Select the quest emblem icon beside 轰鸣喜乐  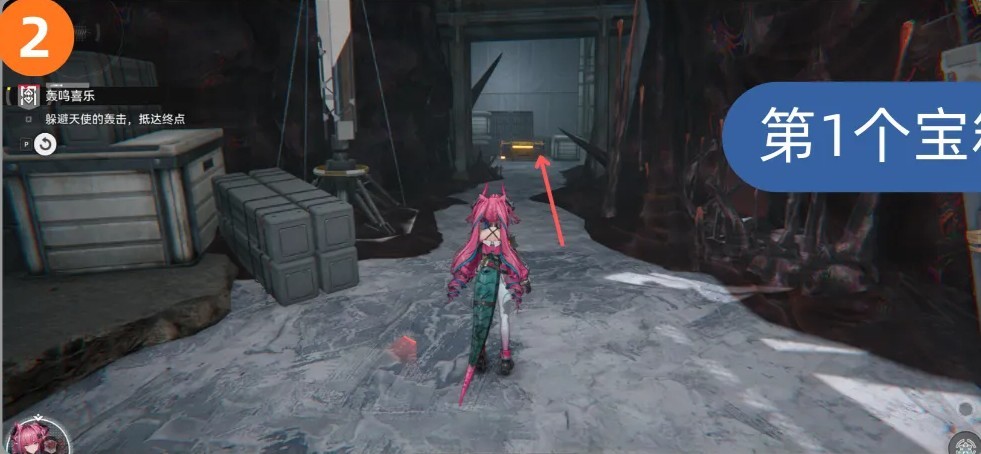[x=28, y=97]
